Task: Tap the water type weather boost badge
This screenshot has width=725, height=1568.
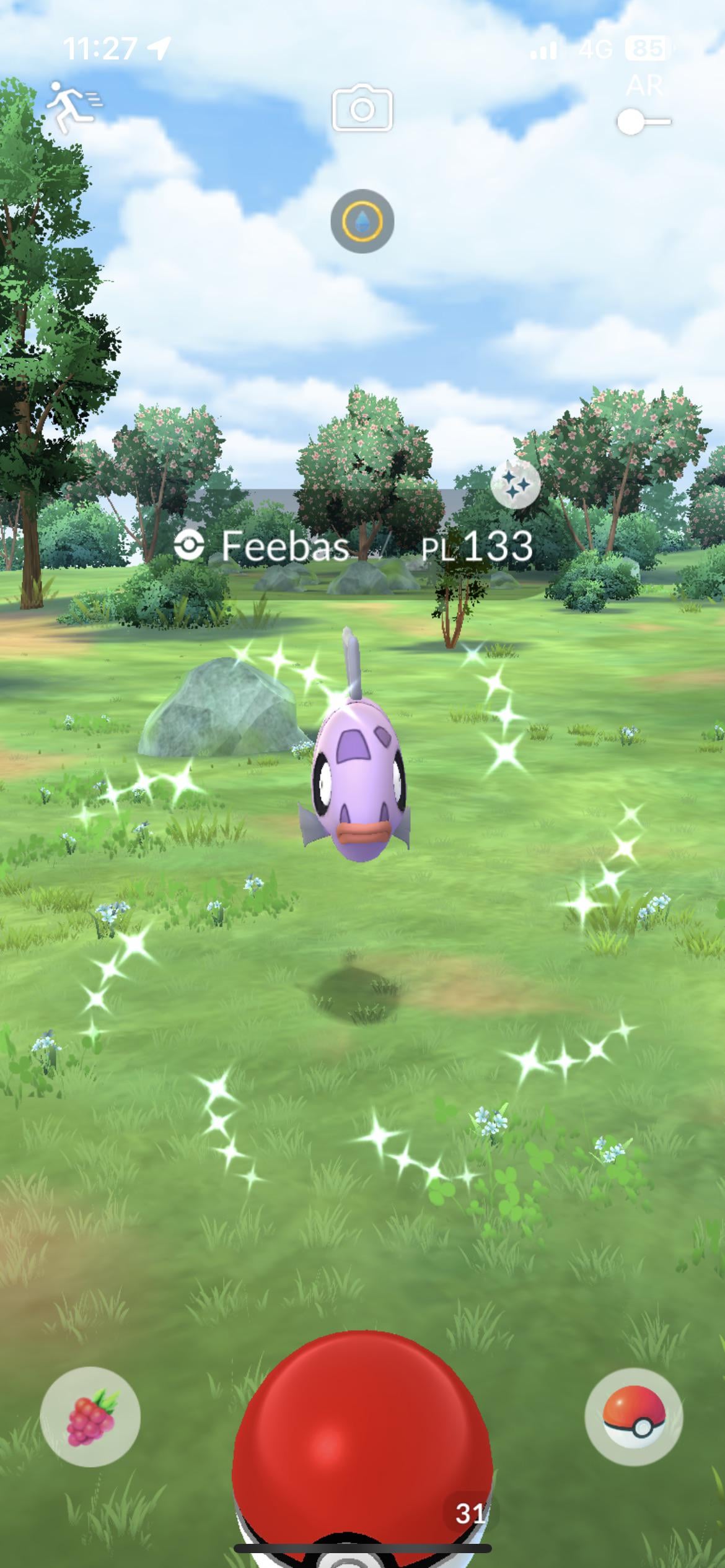Action: (362, 221)
